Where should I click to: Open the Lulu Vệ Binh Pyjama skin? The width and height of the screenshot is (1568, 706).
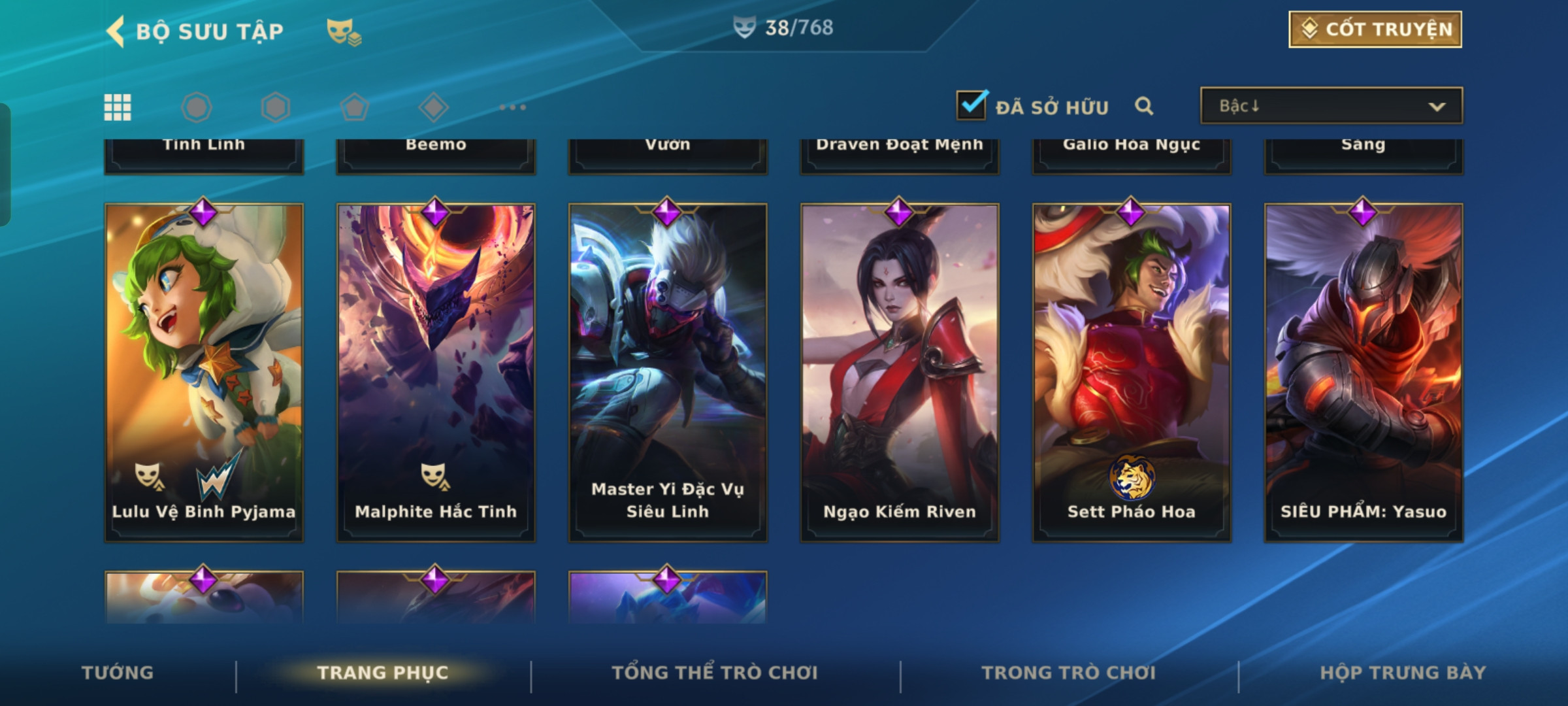pos(204,373)
